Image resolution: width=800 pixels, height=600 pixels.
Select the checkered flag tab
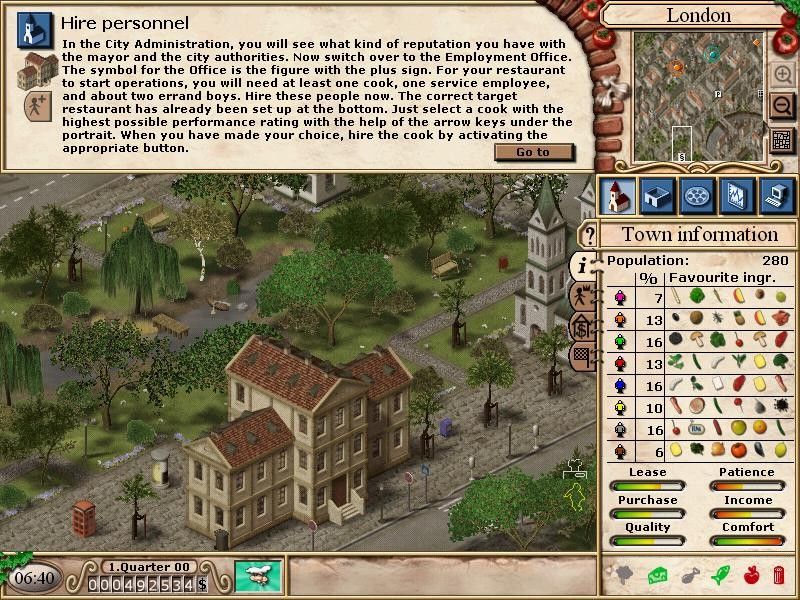pos(584,354)
